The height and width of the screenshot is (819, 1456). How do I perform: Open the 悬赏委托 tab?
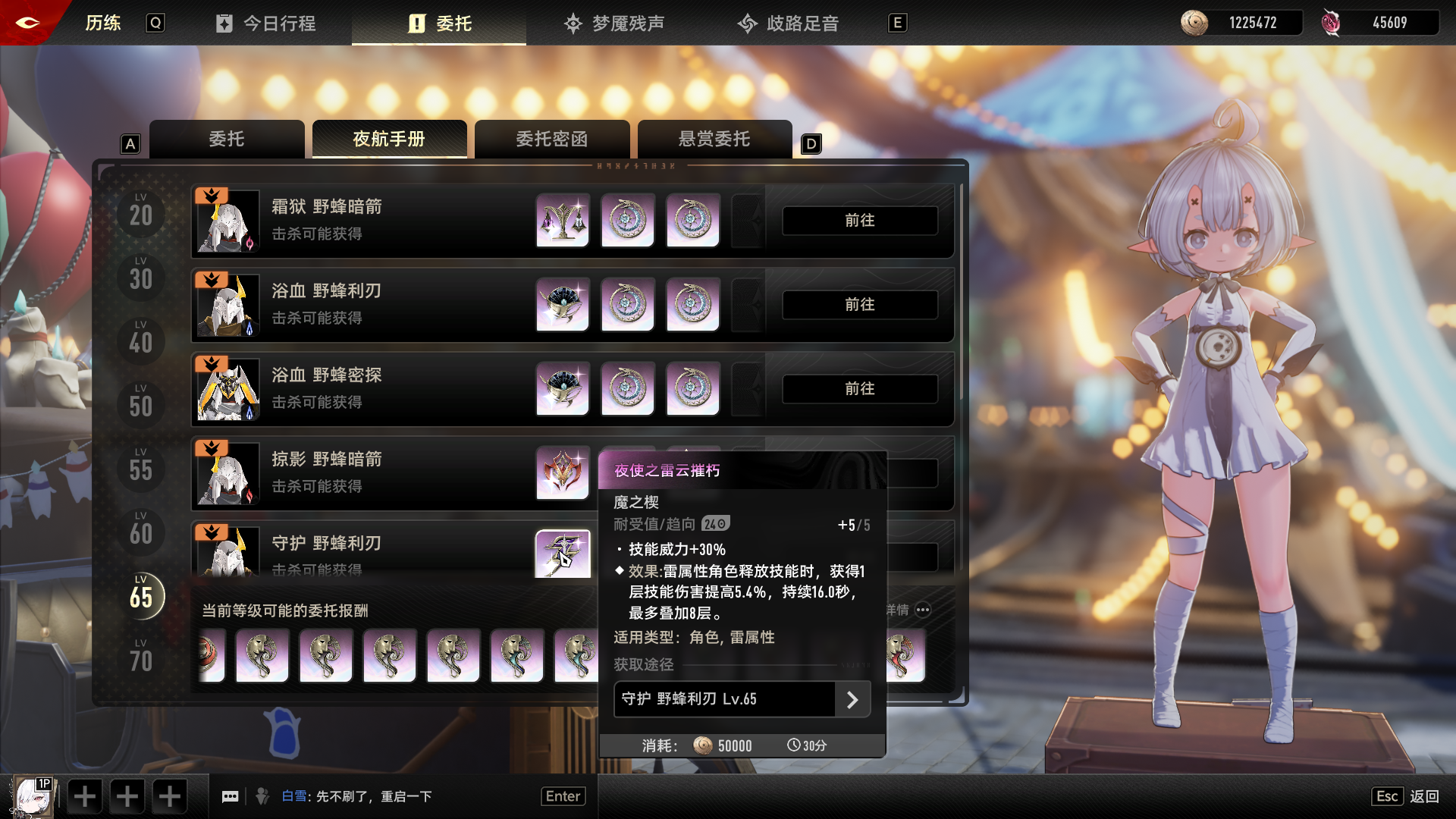[x=715, y=139]
